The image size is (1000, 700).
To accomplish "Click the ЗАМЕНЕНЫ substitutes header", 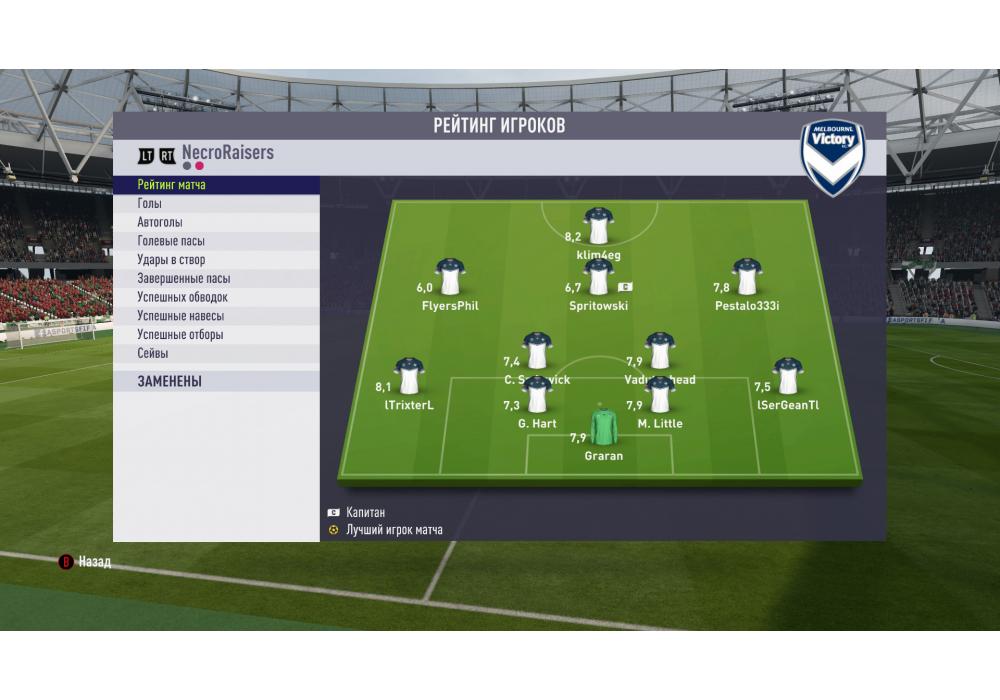I will 216,381.
